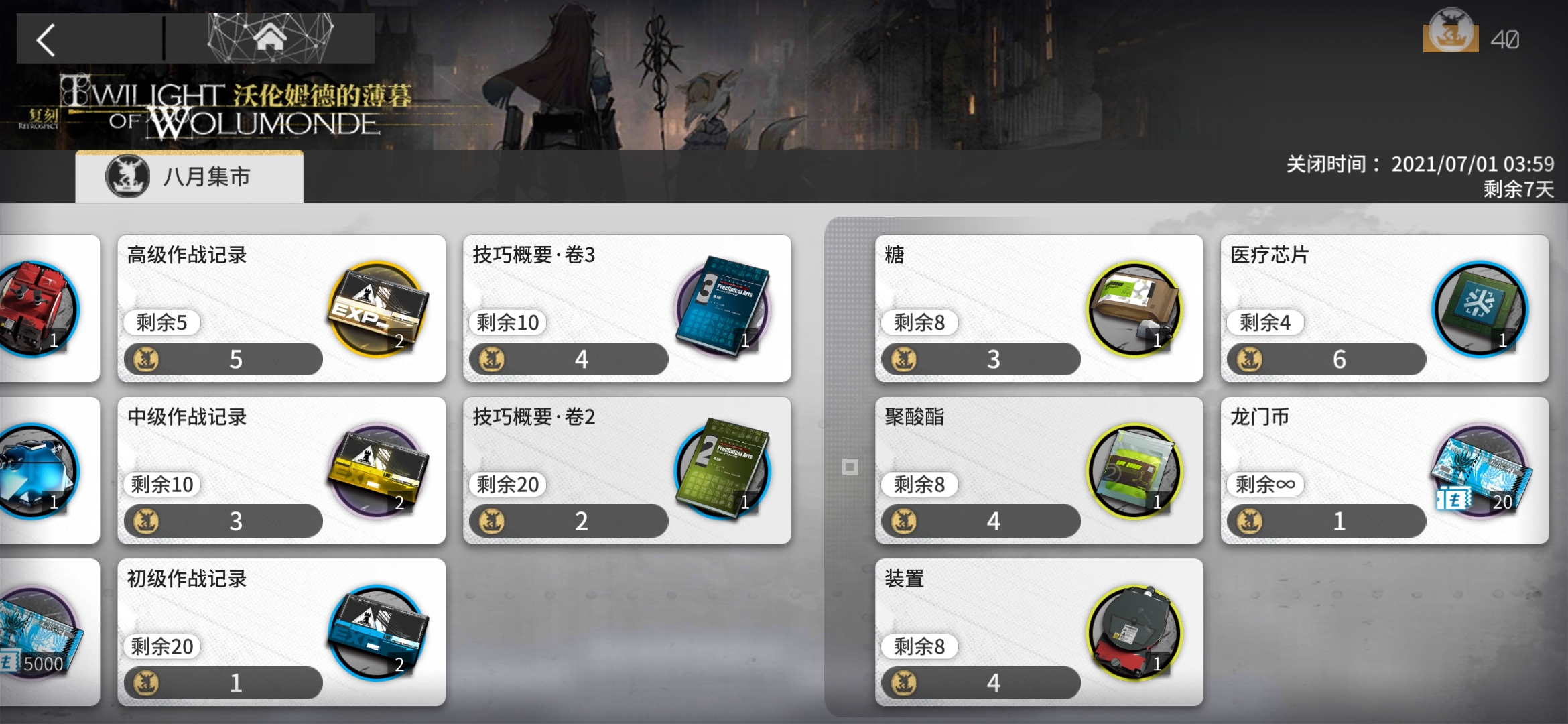Tap the event token currency icon
The image size is (1568, 724).
pos(1451,32)
